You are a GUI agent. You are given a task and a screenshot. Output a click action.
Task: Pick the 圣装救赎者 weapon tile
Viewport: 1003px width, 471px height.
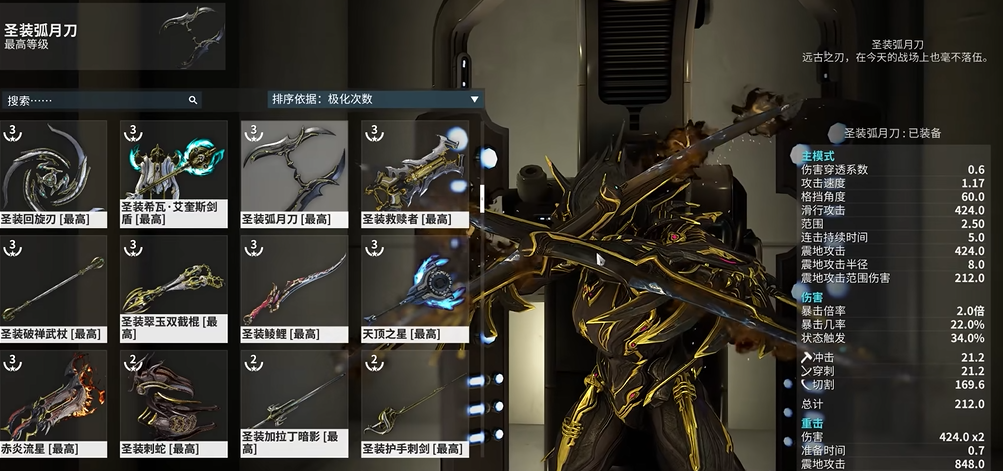(x=414, y=172)
